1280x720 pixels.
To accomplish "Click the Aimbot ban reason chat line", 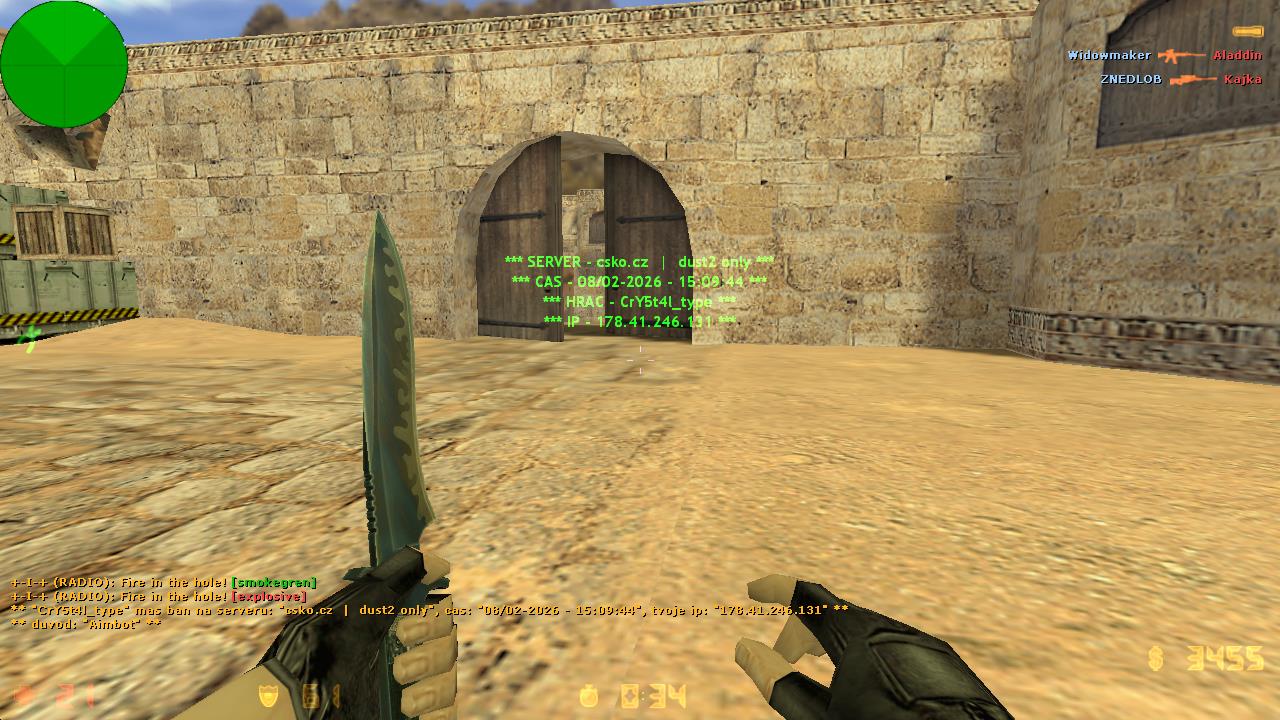I will 86,624.
